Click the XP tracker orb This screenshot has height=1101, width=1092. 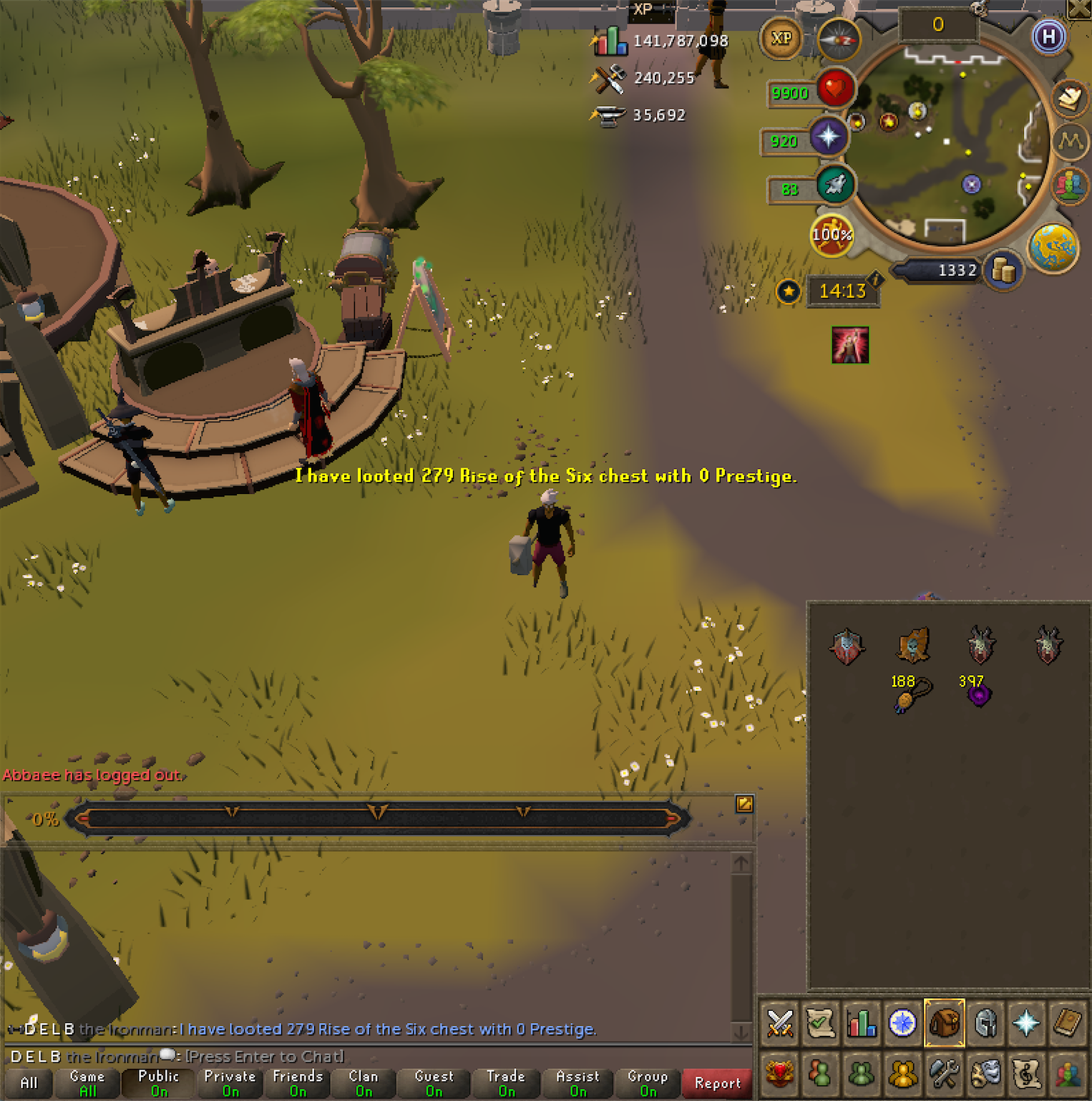(x=782, y=39)
